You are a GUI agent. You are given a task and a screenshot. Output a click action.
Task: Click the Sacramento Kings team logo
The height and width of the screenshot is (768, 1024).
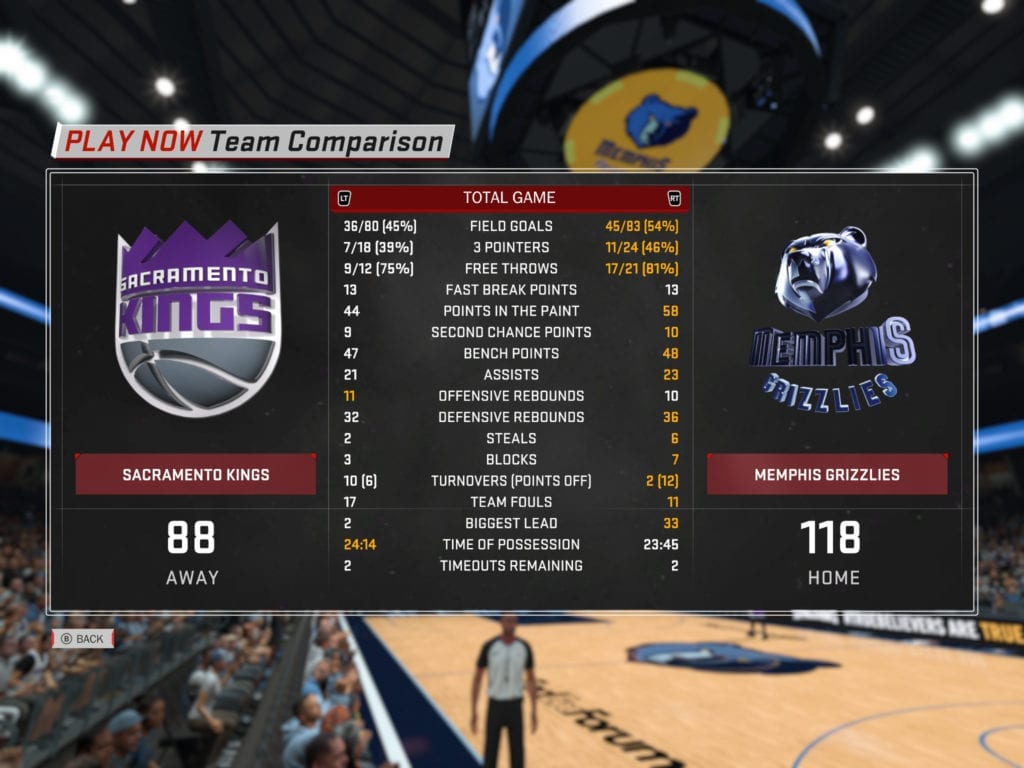tap(197, 317)
